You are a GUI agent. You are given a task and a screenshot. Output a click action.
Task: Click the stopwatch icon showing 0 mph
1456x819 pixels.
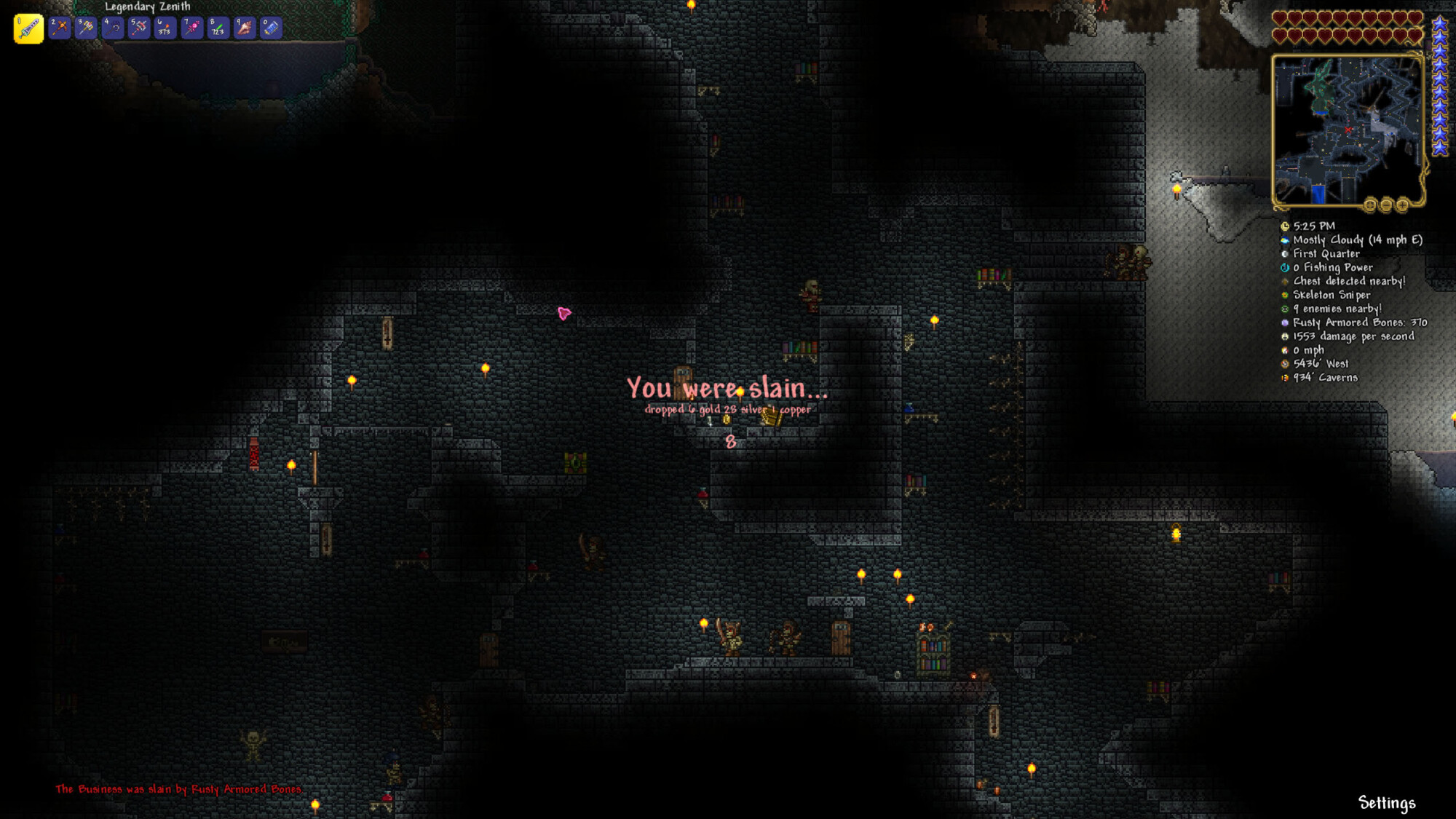point(1284,350)
